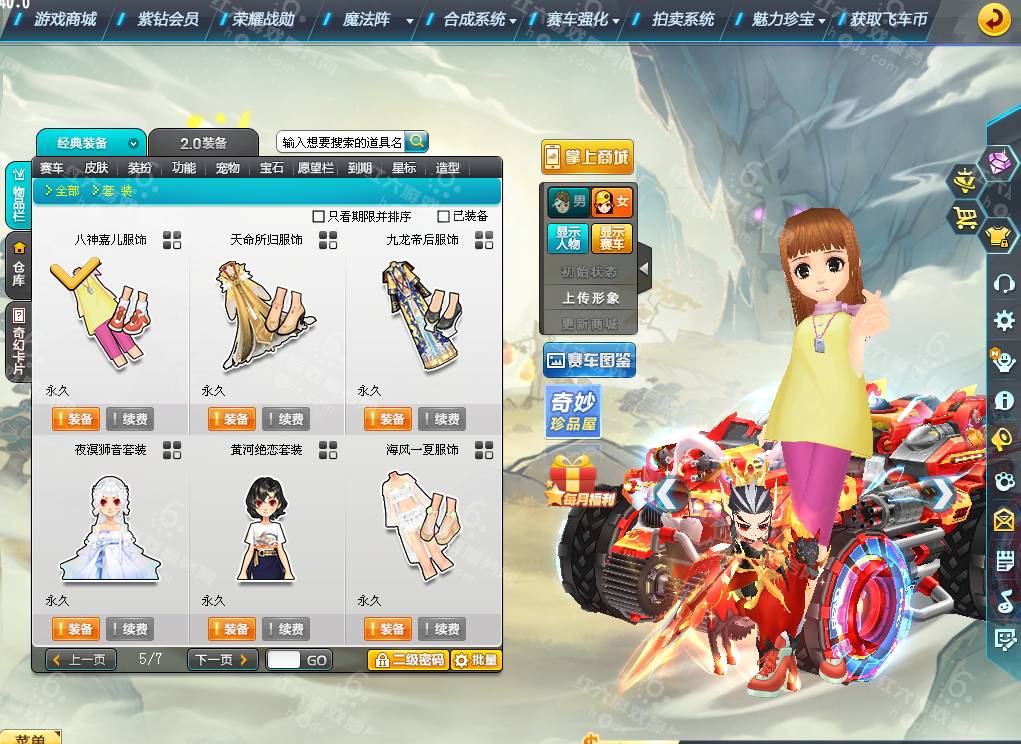Select the 女 gender button
Viewport: 1021px width, 744px height.
click(612, 202)
